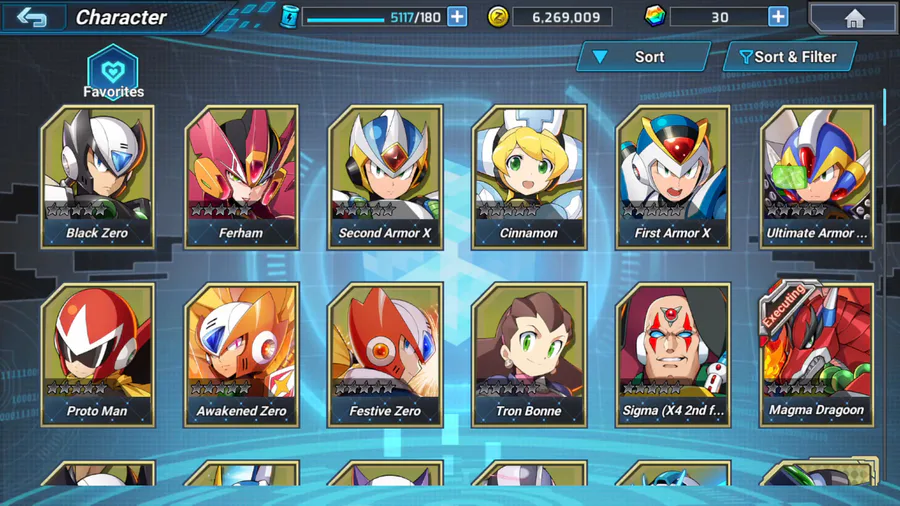900x506 pixels.
Task: Select the Festive Zero card
Action: (385, 353)
